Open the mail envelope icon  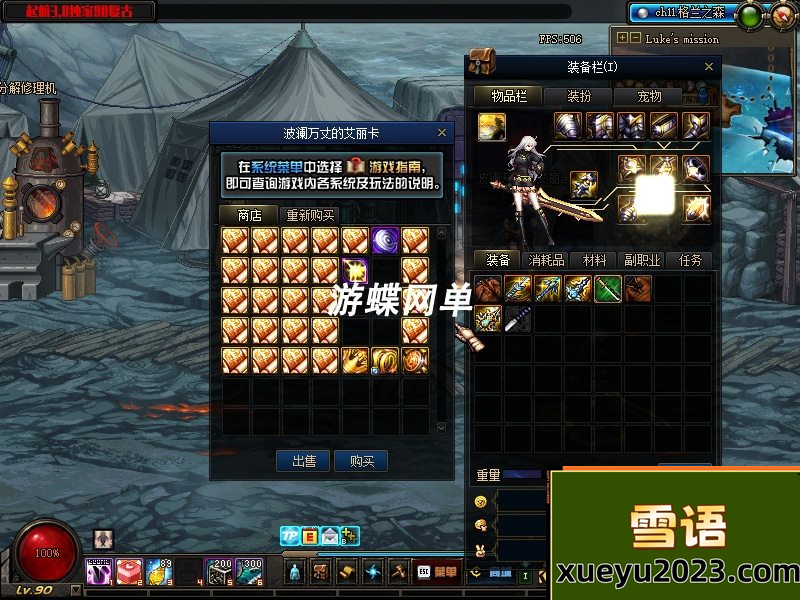(329, 535)
